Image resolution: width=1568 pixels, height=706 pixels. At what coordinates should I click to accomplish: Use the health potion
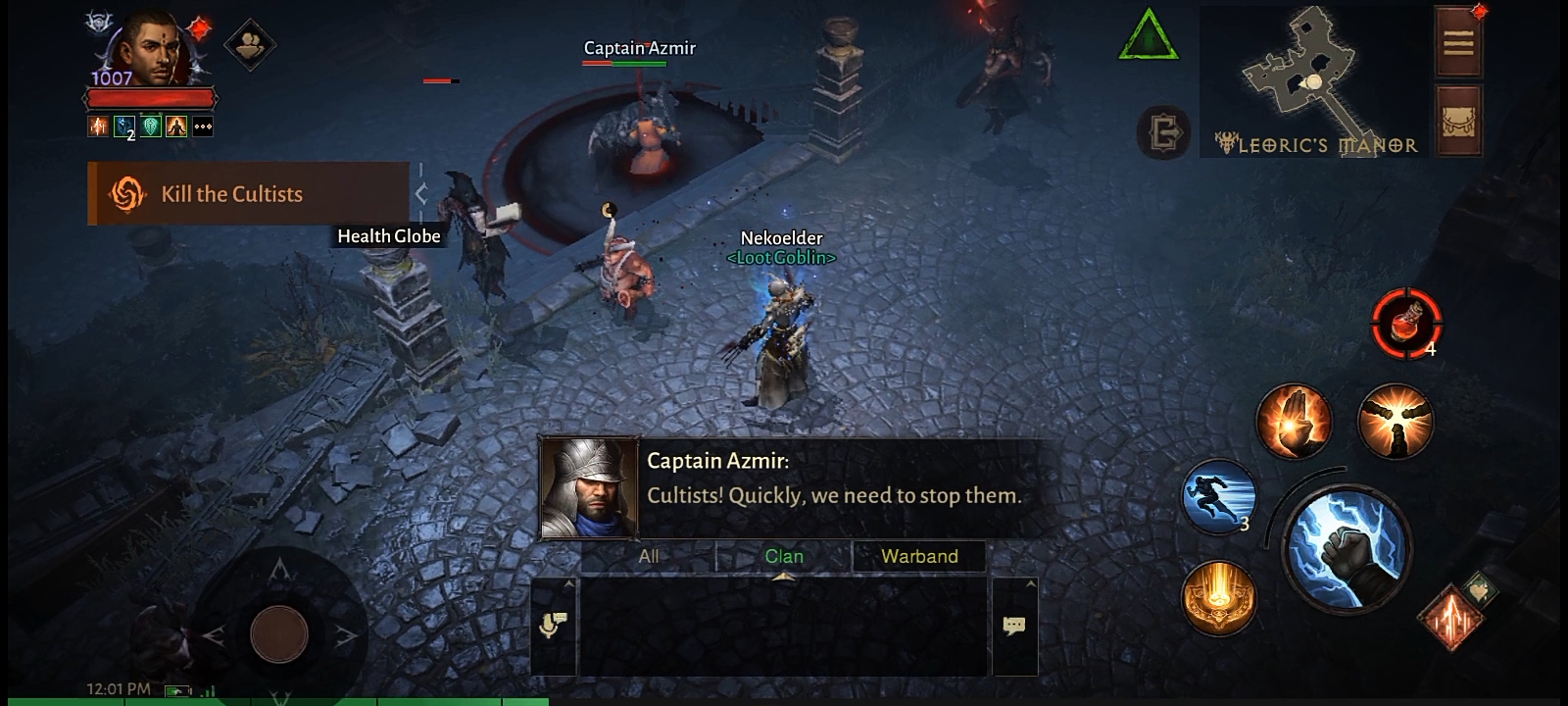pyautogui.click(x=1405, y=324)
